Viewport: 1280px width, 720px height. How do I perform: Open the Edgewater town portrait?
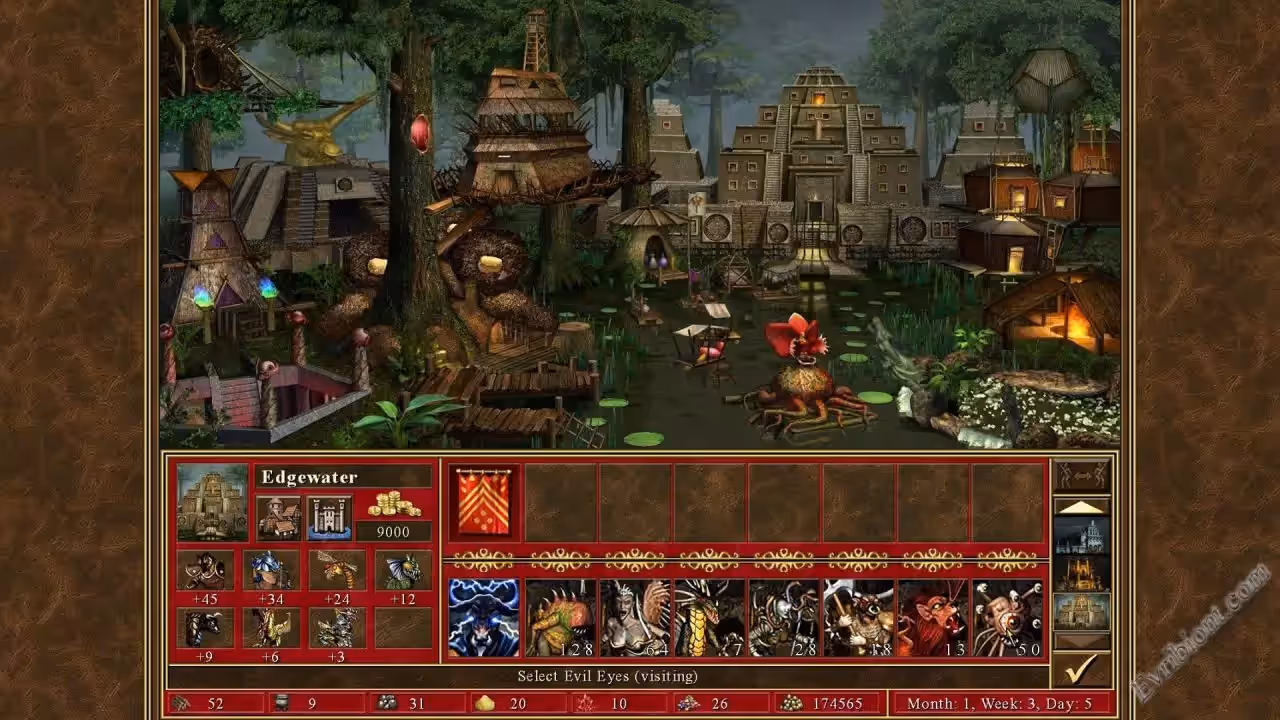(x=212, y=502)
